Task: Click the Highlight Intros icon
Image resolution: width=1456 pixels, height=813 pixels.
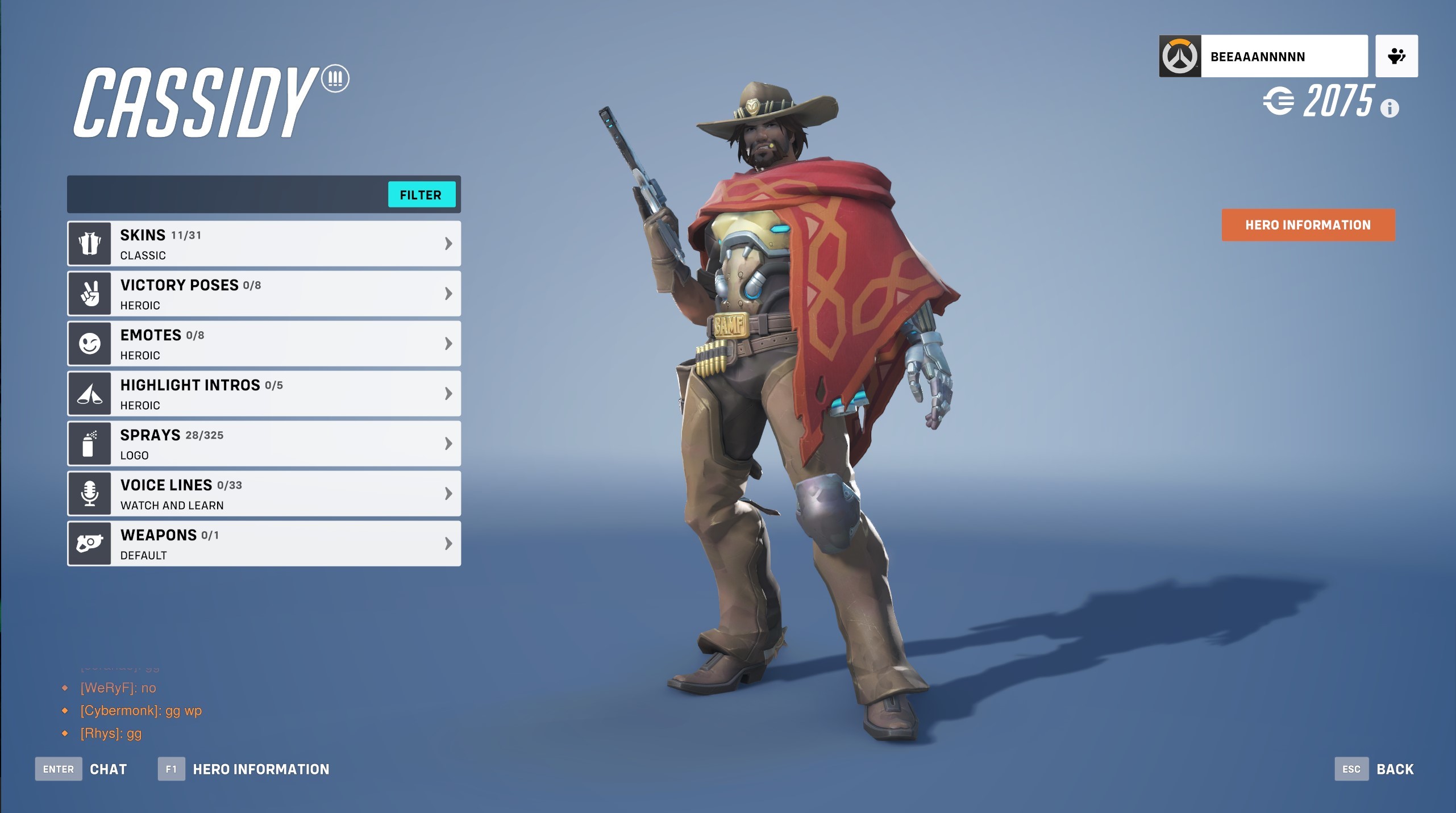Action: 89,393
